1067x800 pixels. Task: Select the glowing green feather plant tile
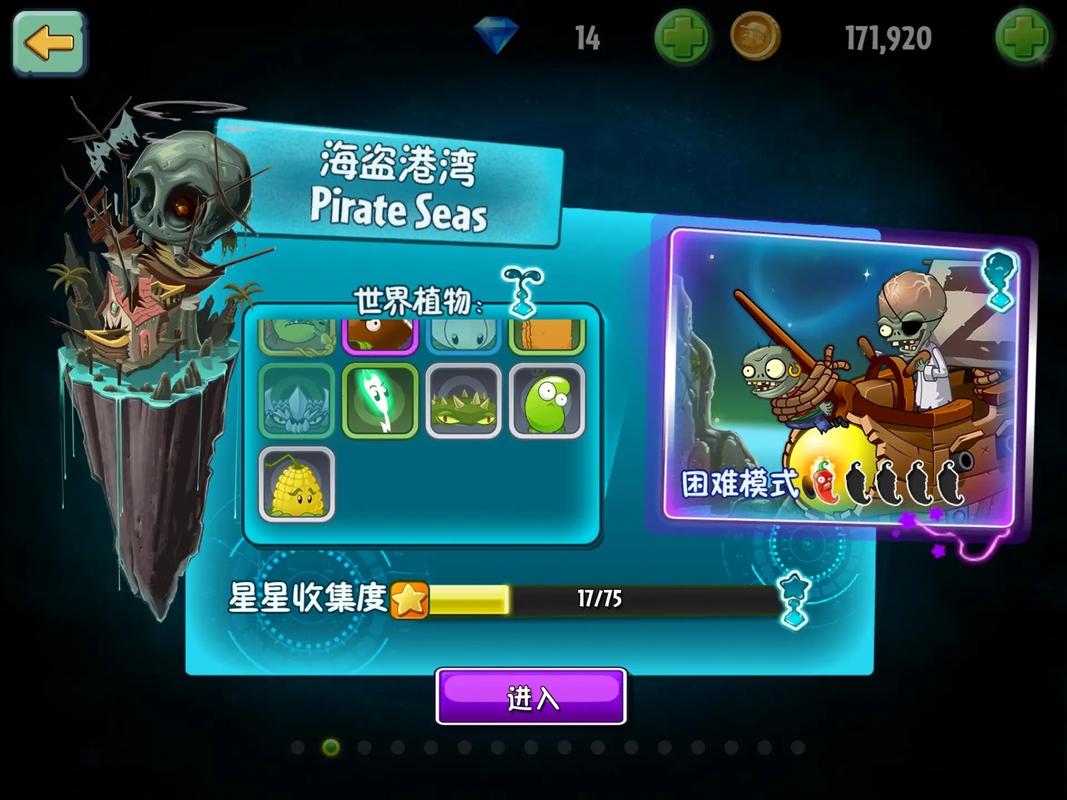[x=380, y=401]
